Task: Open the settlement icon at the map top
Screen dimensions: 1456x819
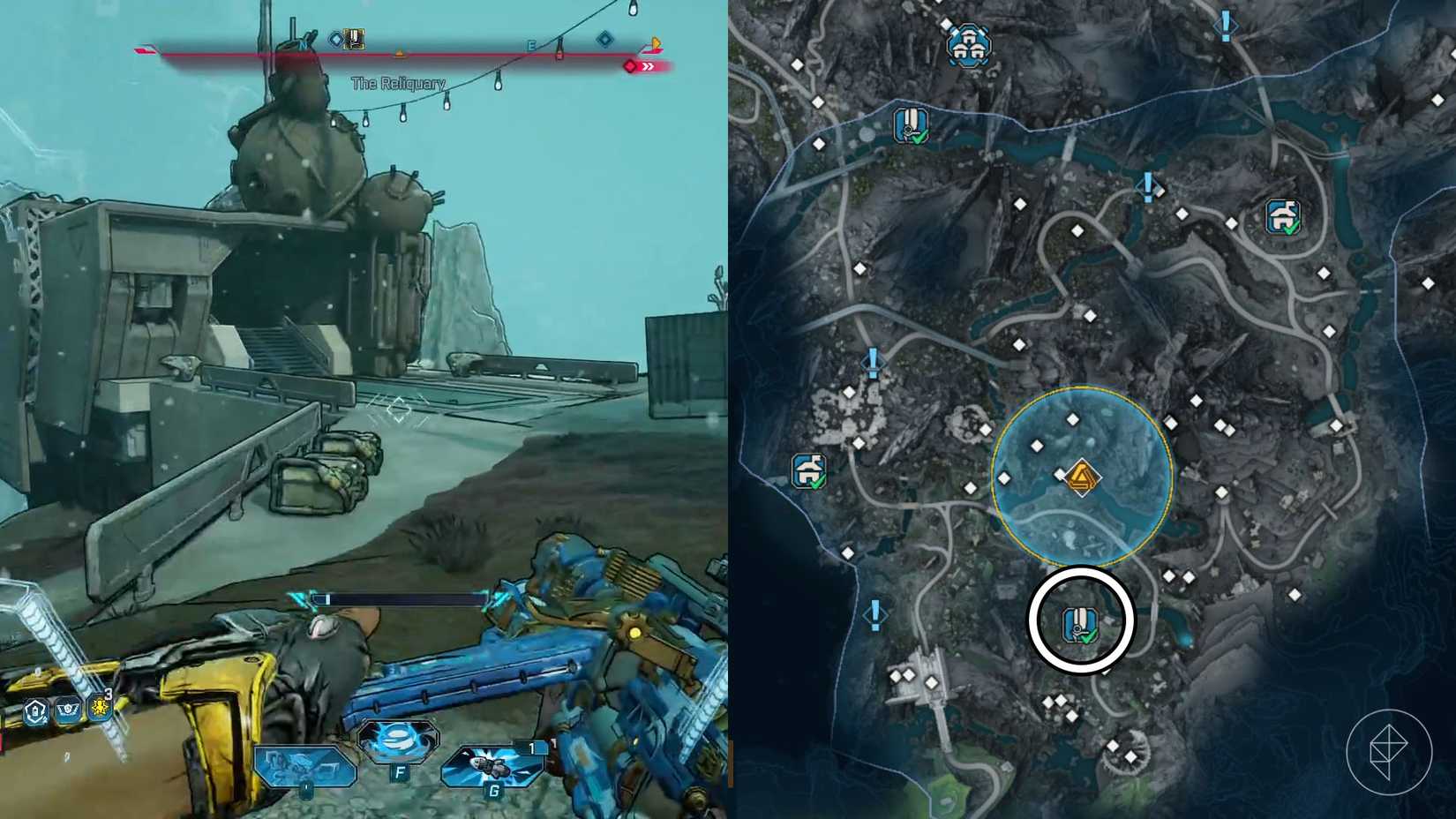Action: coord(968,46)
